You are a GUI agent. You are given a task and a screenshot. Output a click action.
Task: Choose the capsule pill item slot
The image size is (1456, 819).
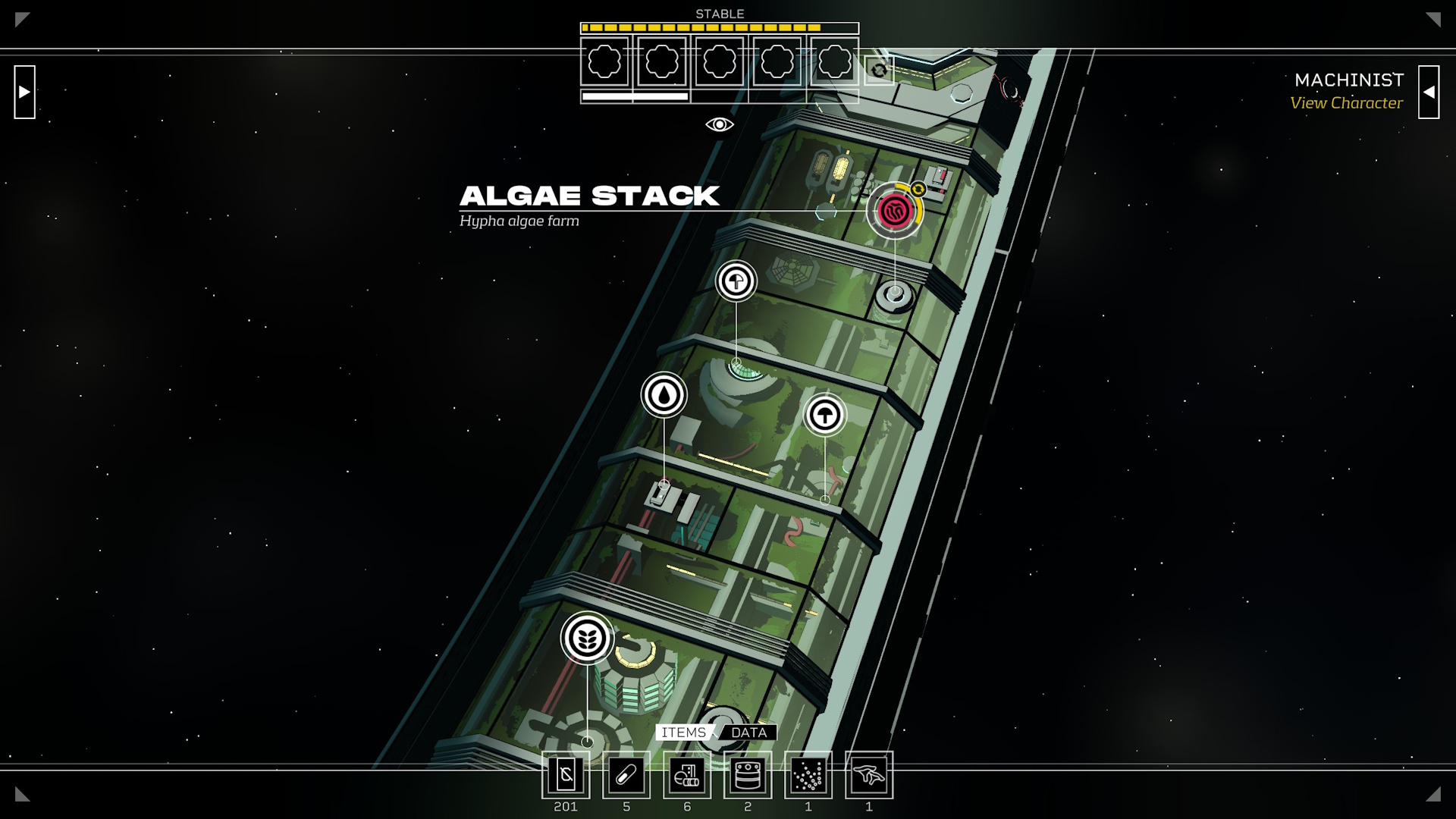tap(626, 775)
